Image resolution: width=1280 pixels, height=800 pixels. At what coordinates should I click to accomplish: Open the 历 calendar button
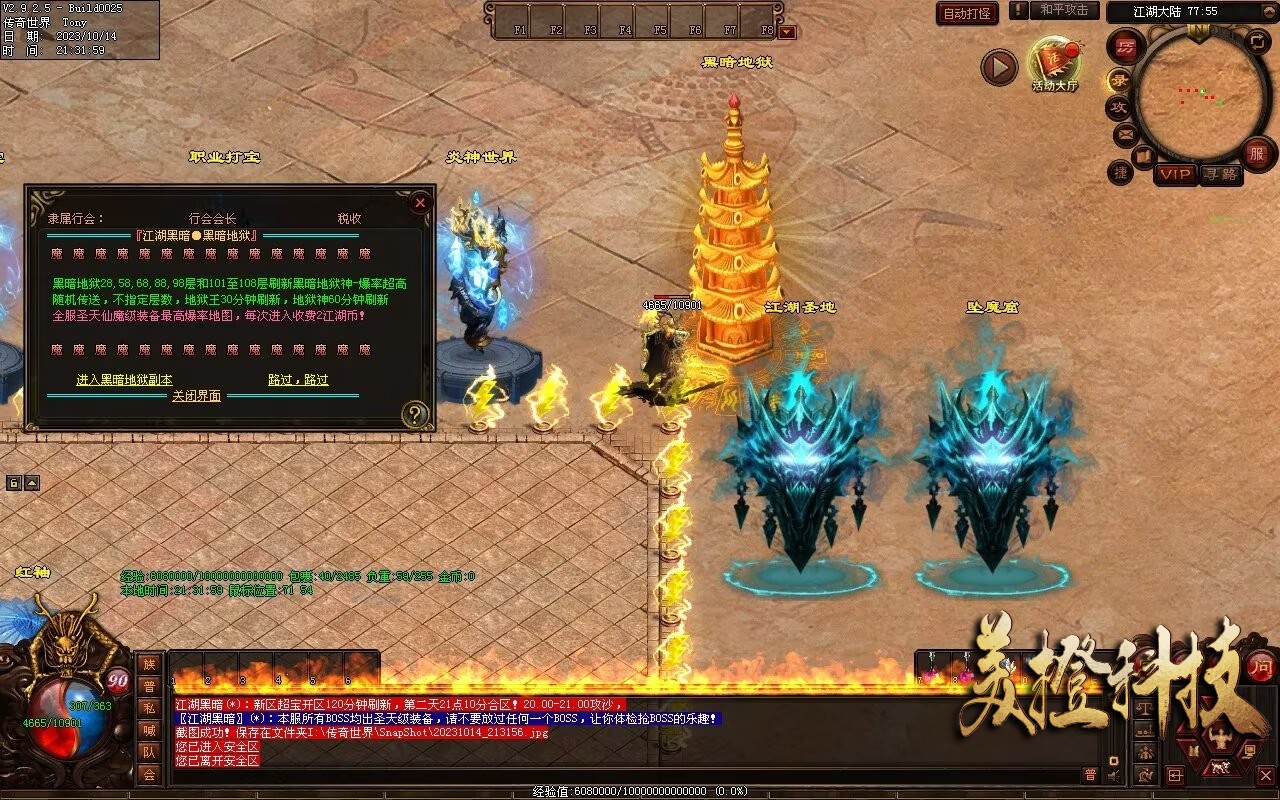(1127, 47)
